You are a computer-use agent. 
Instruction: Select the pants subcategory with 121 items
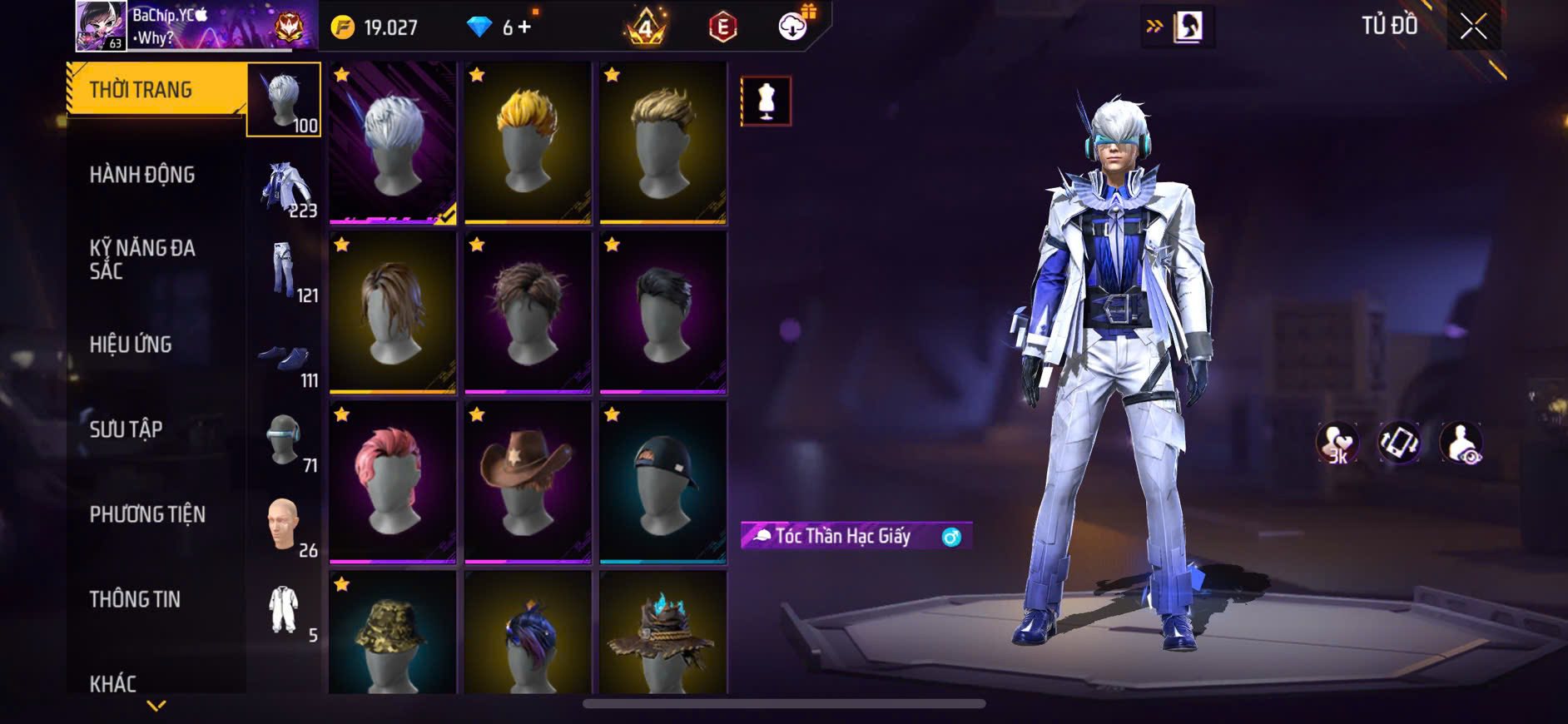pyautogui.click(x=285, y=272)
